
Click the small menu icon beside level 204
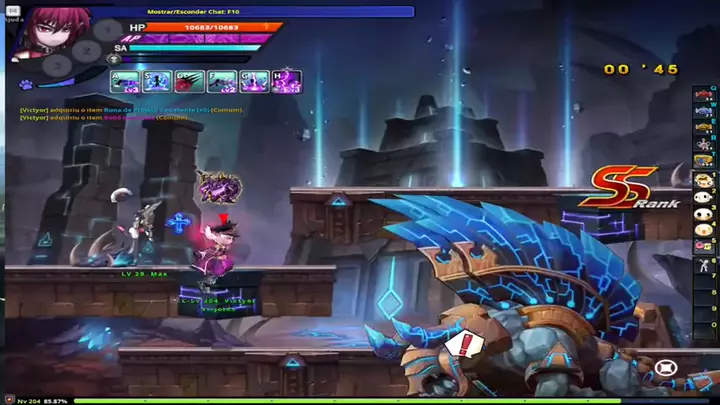(7, 401)
